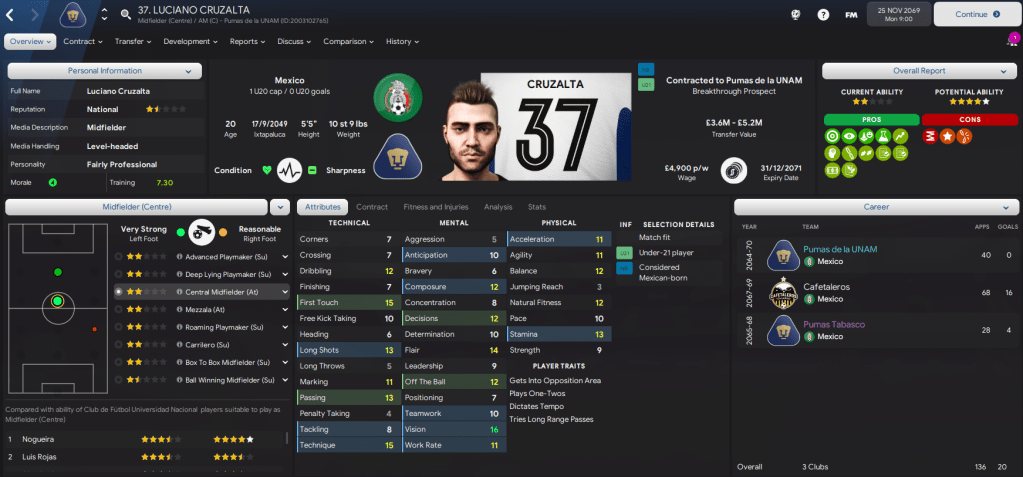Choose the Ball Winning Midfielder role
Viewport: 1023px width, 477px height.
pyautogui.click(x=225, y=380)
